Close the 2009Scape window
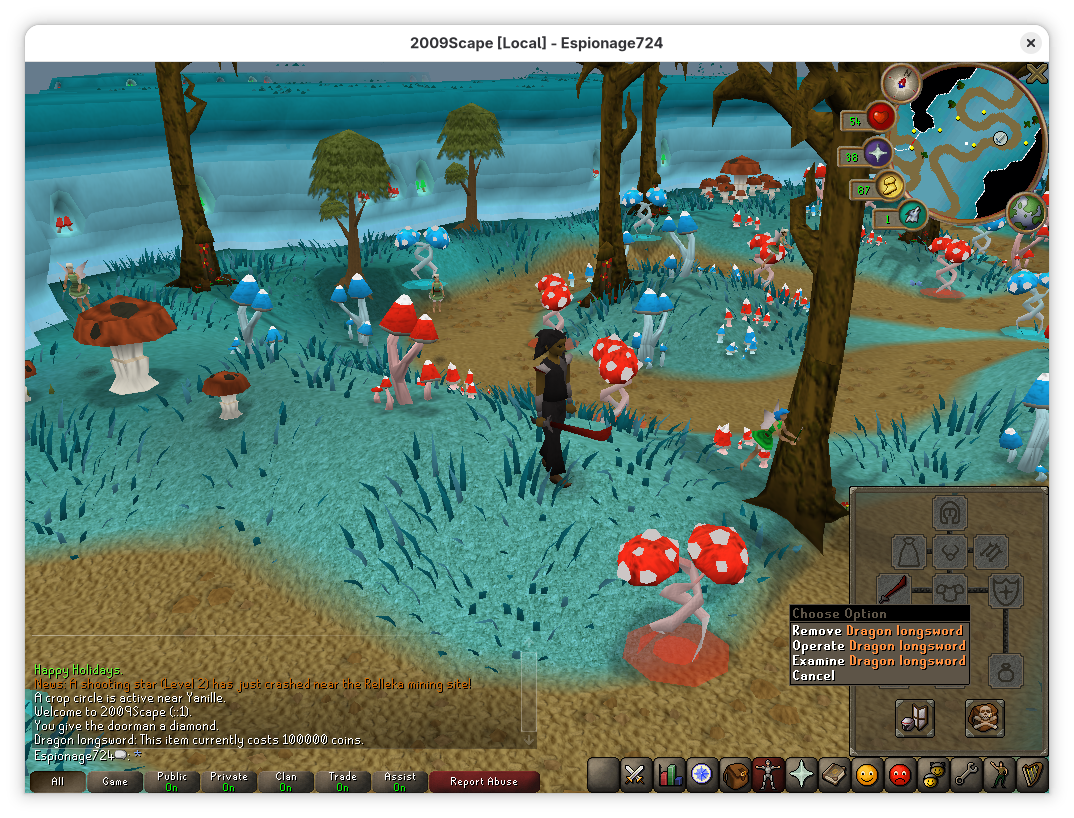Image resolution: width=1074 pixels, height=818 pixels. [x=1030, y=43]
